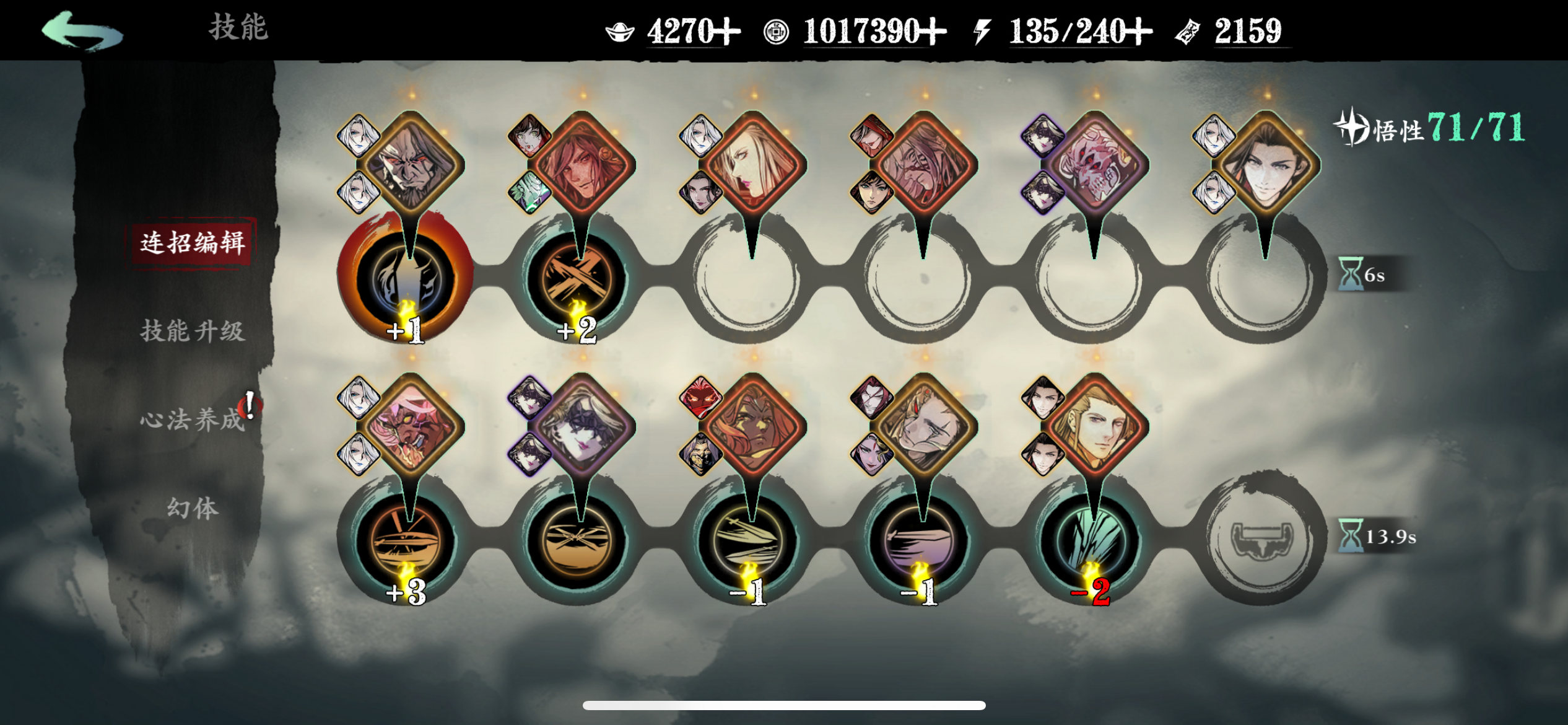The image size is (1568, 725).
Task: Open the 技能升级 tab
Action: (x=192, y=331)
